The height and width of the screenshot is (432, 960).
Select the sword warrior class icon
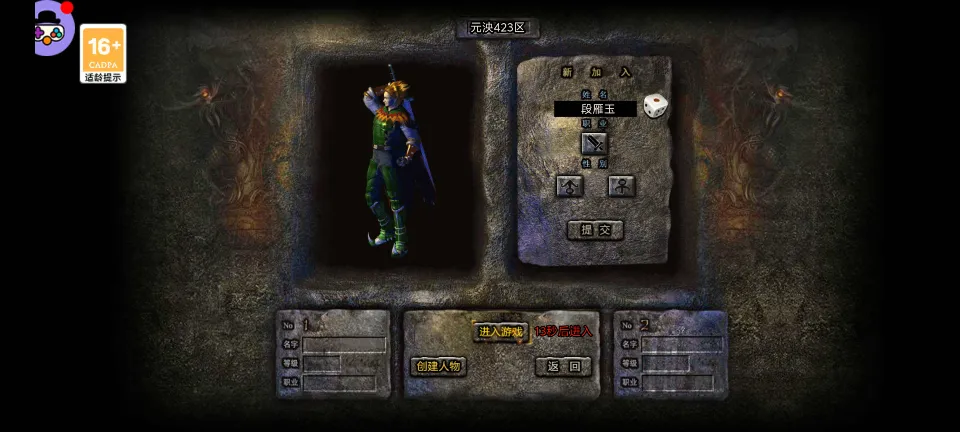click(594, 143)
